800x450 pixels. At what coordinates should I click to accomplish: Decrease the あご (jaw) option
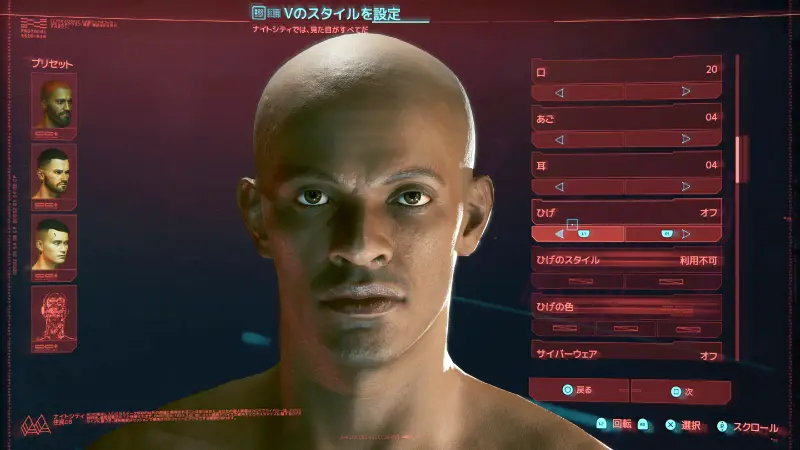pyautogui.click(x=559, y=140)
